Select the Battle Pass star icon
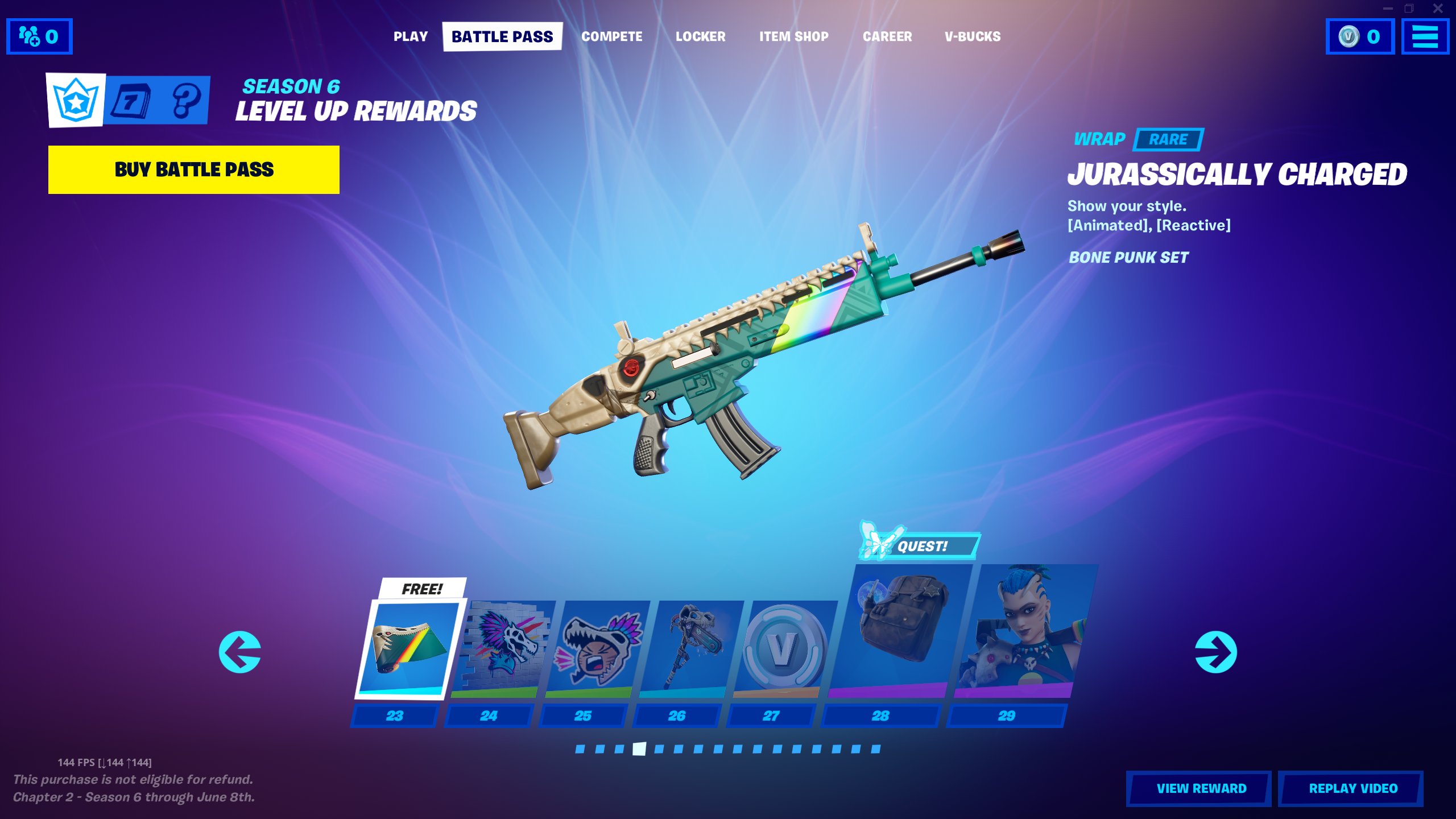Viewport: 1456px width, 819px height. (76, 99)
